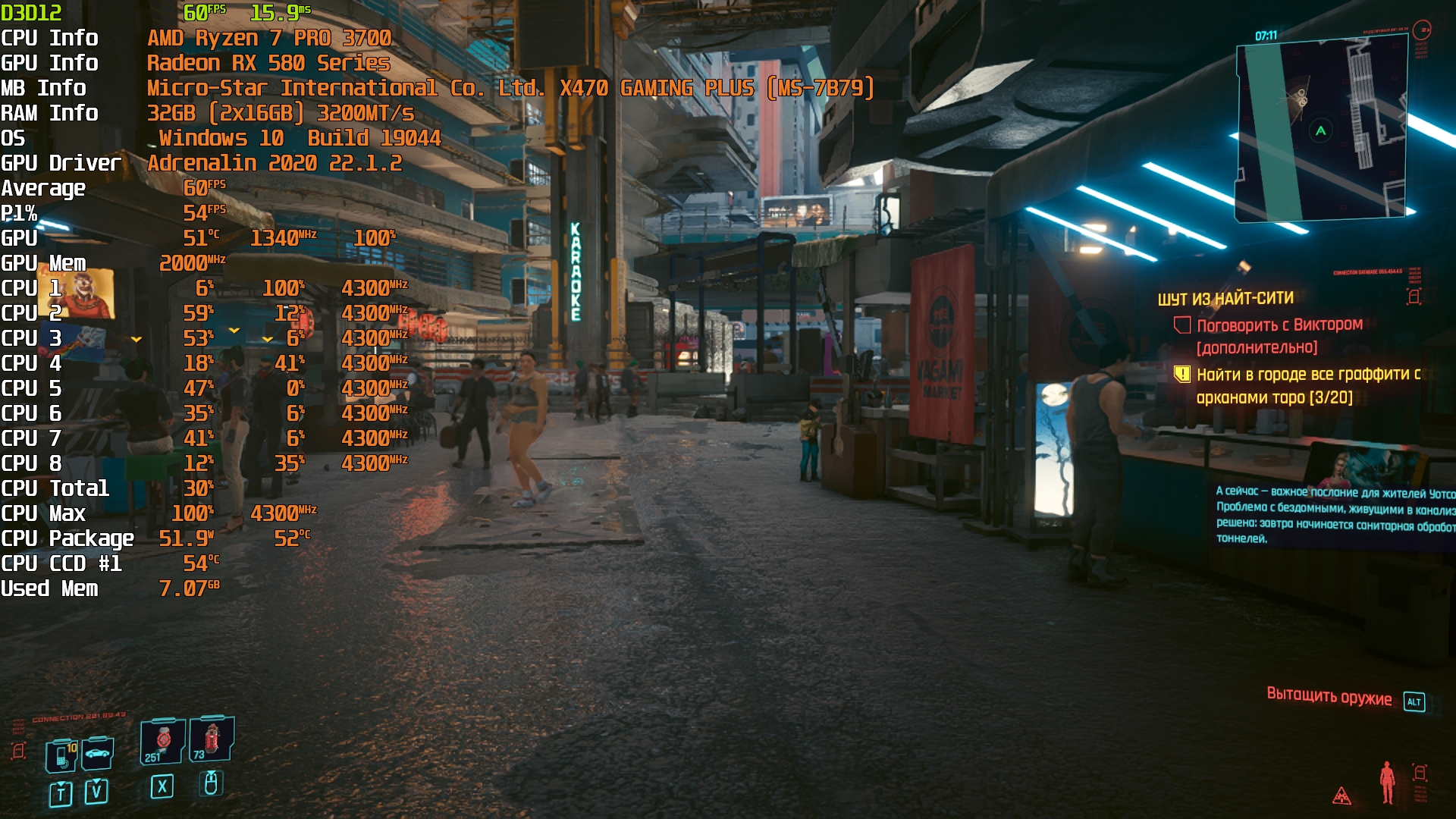Select the red grenade slot showing 73

click(212, 739)
